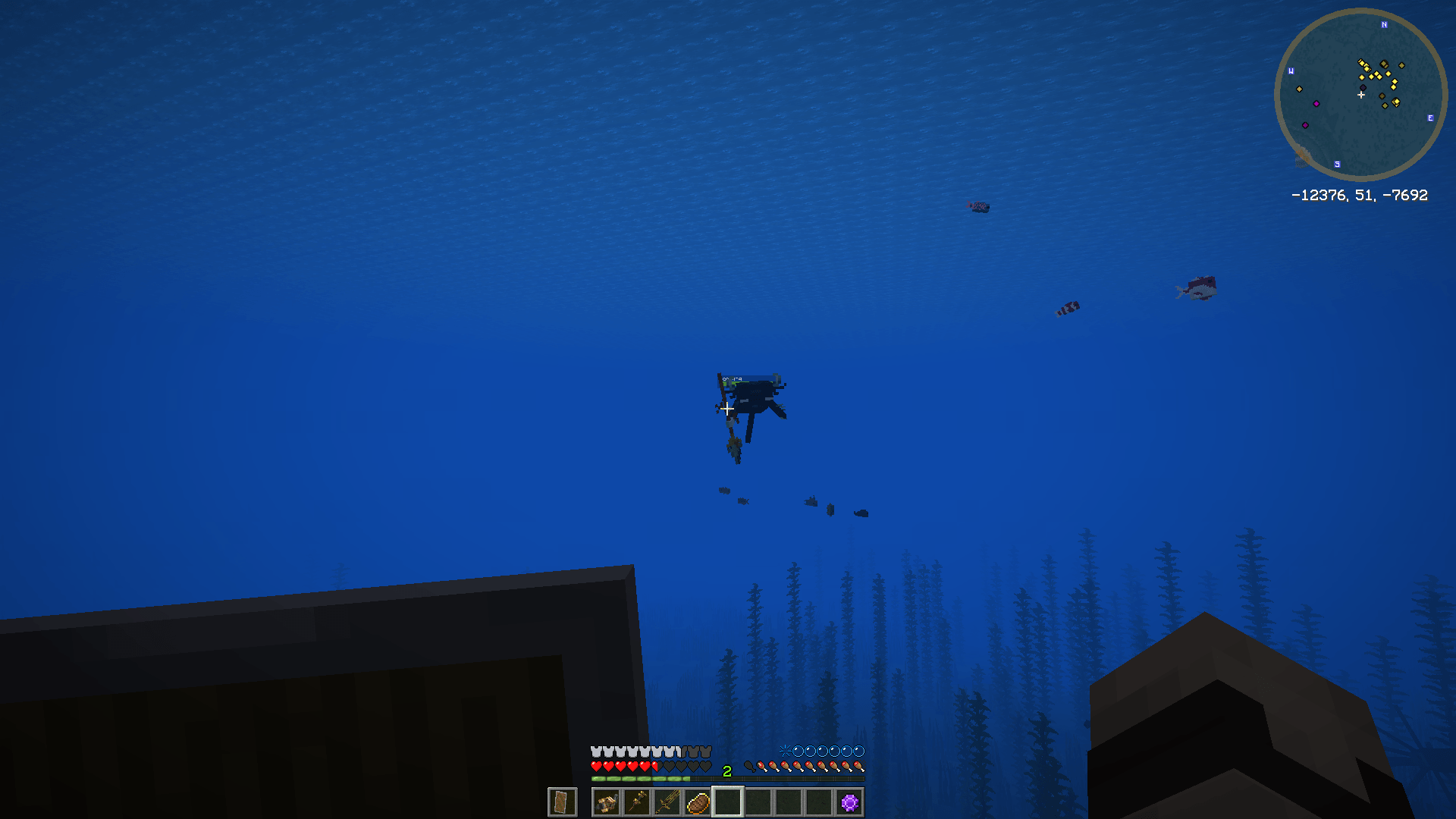
Task: Select the cookie item in the hotbar
Action: (698, 802)
